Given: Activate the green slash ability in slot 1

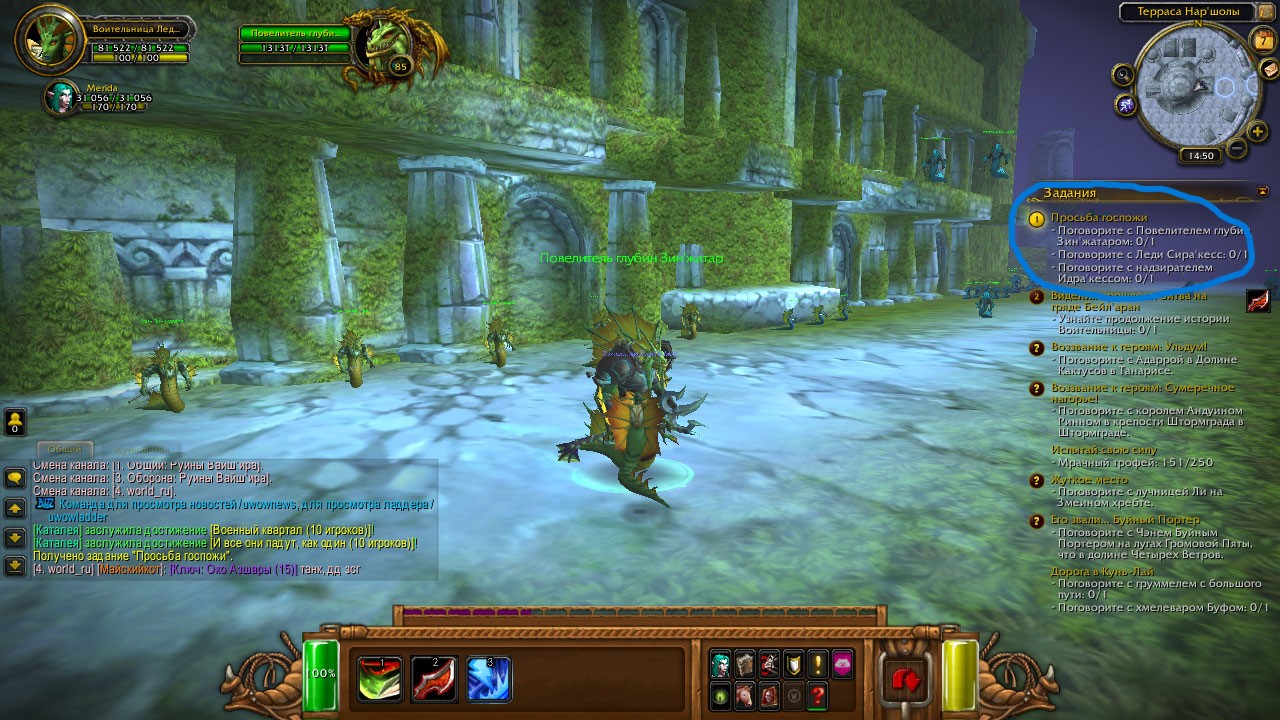Looking at the screenshot, I should pyautogui.click(x=381, y=679).
